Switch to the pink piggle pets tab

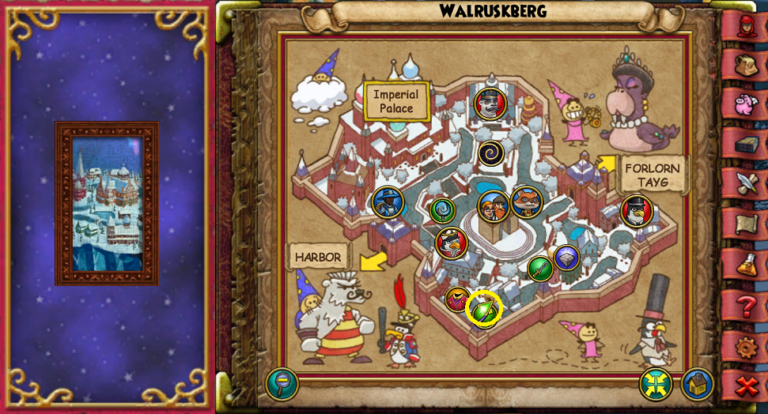746,103
